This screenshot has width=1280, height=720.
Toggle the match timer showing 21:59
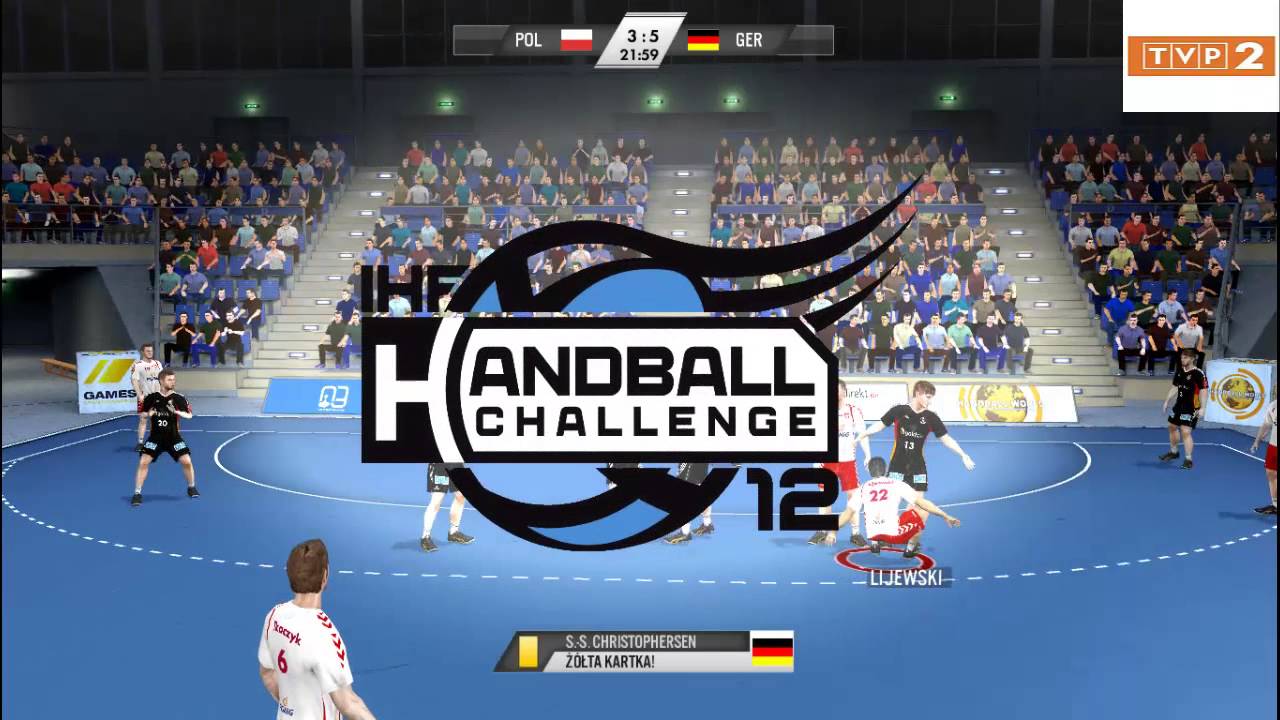(x=639, y=56)
